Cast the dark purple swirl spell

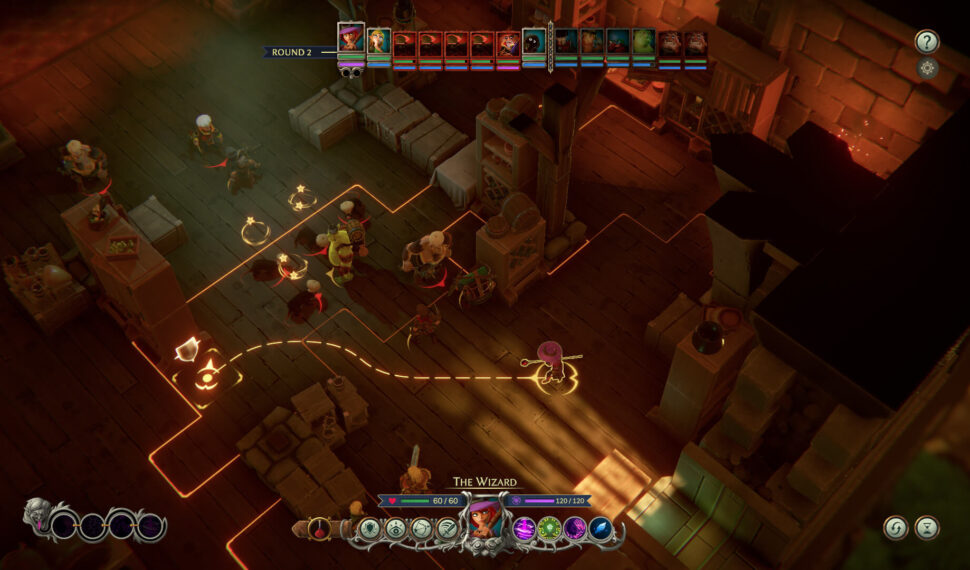tap(575, 529)
